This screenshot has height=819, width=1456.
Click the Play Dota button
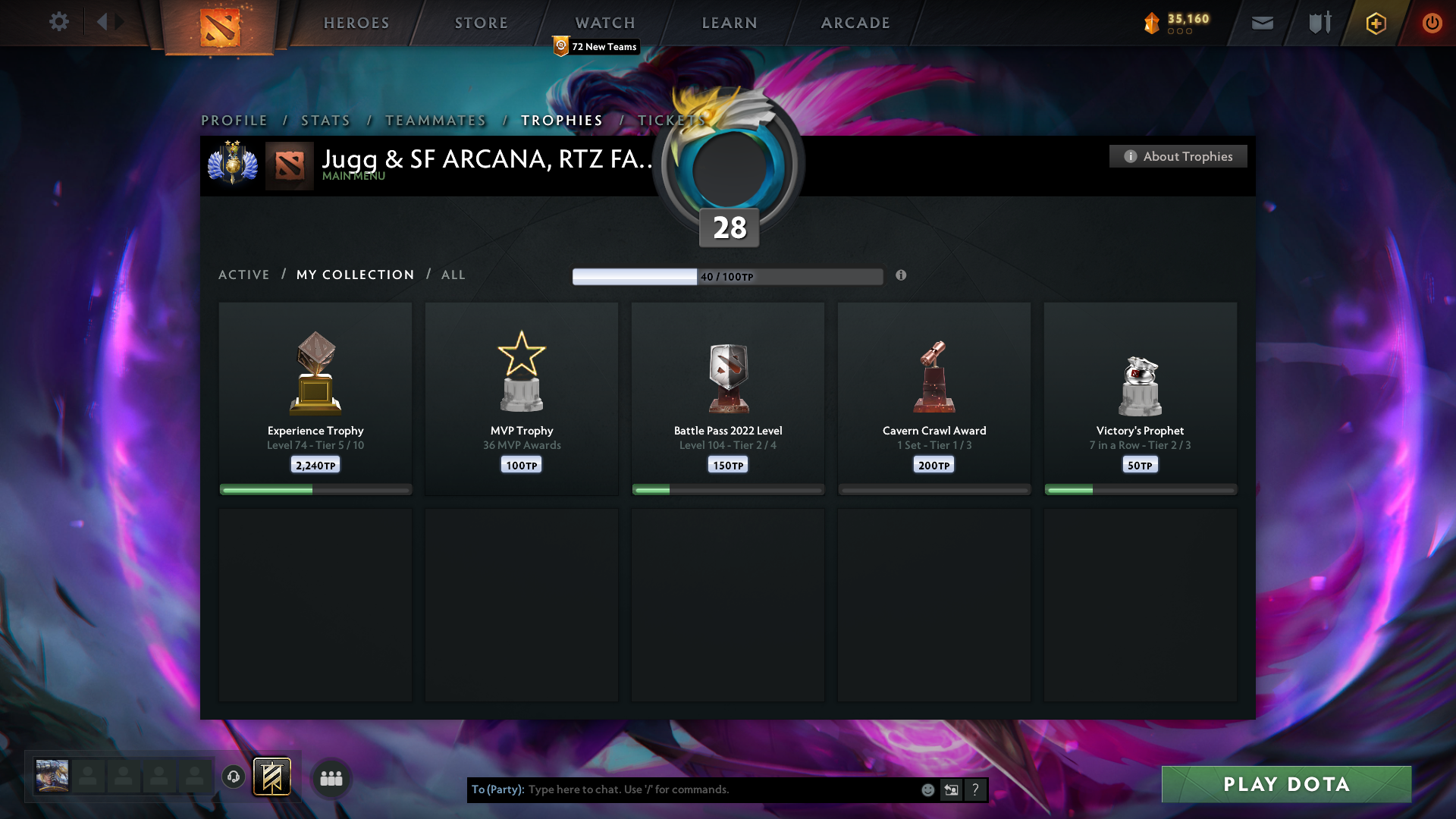(x=1286, y=784)
